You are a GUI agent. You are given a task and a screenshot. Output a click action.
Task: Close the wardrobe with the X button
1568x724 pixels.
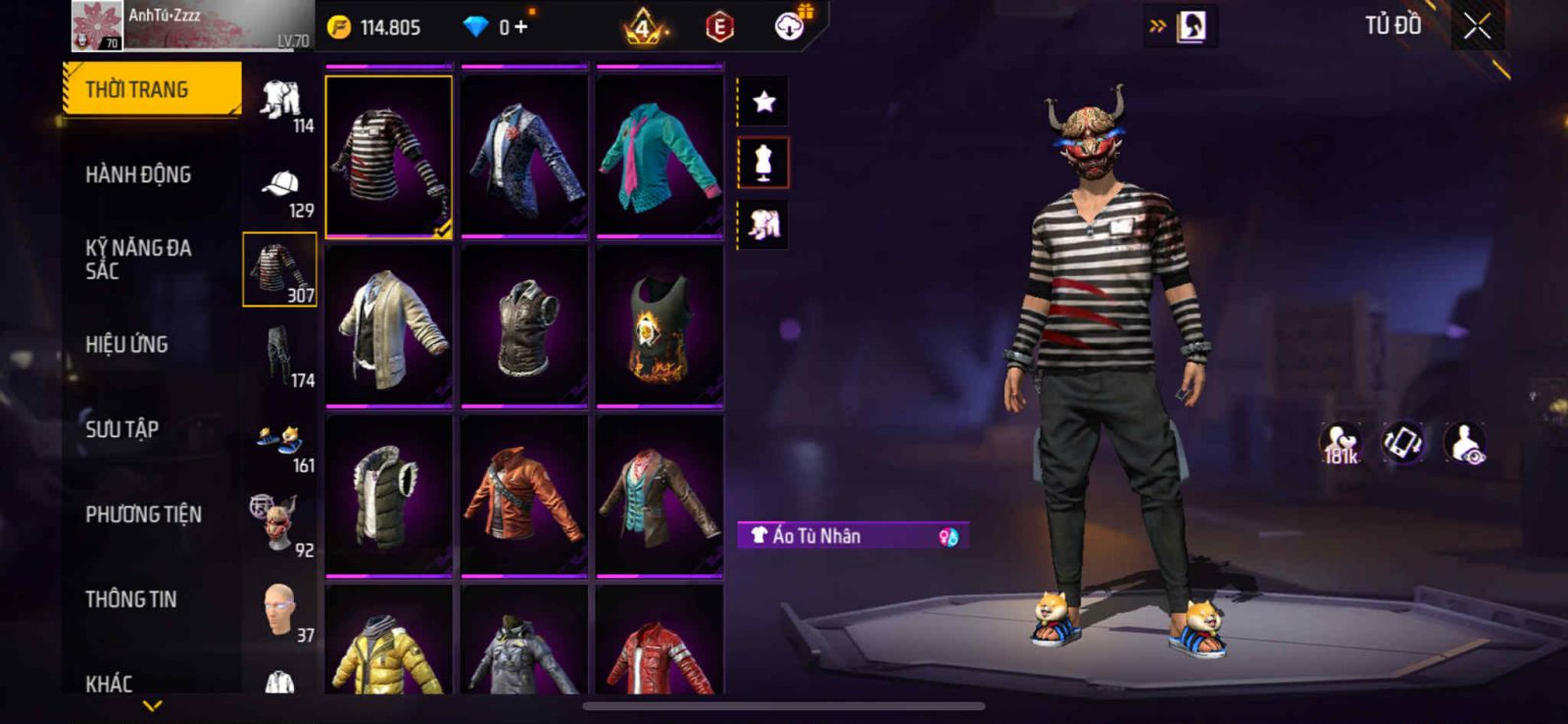(x=1477, y=26)
